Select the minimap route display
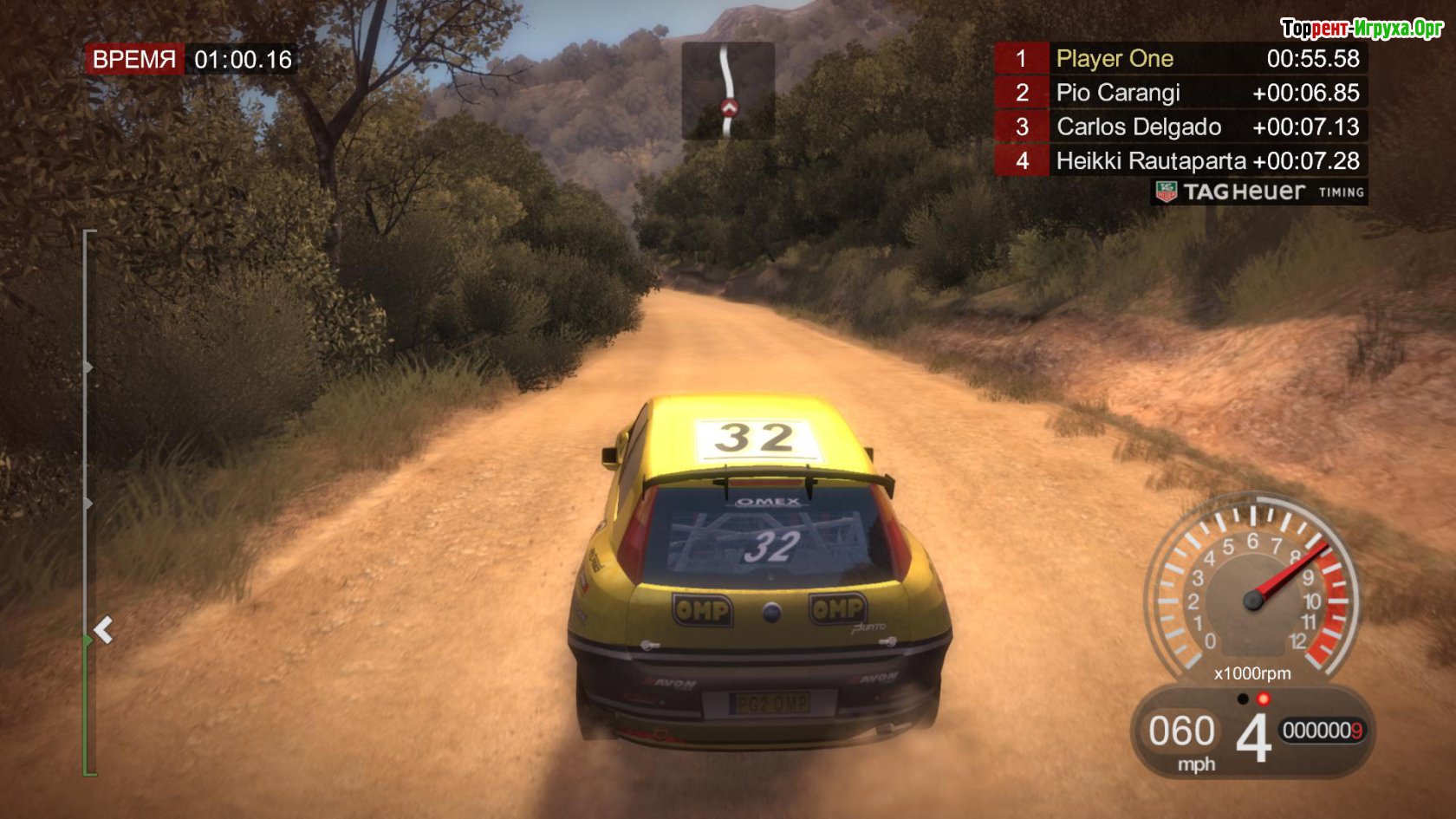The height and width of the screenshot is (819, 1456). pos(729,91)
